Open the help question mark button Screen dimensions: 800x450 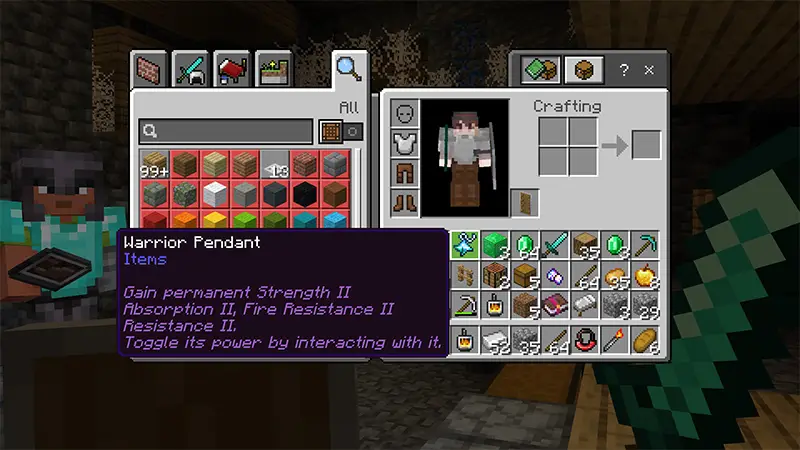tap(624, 70)
